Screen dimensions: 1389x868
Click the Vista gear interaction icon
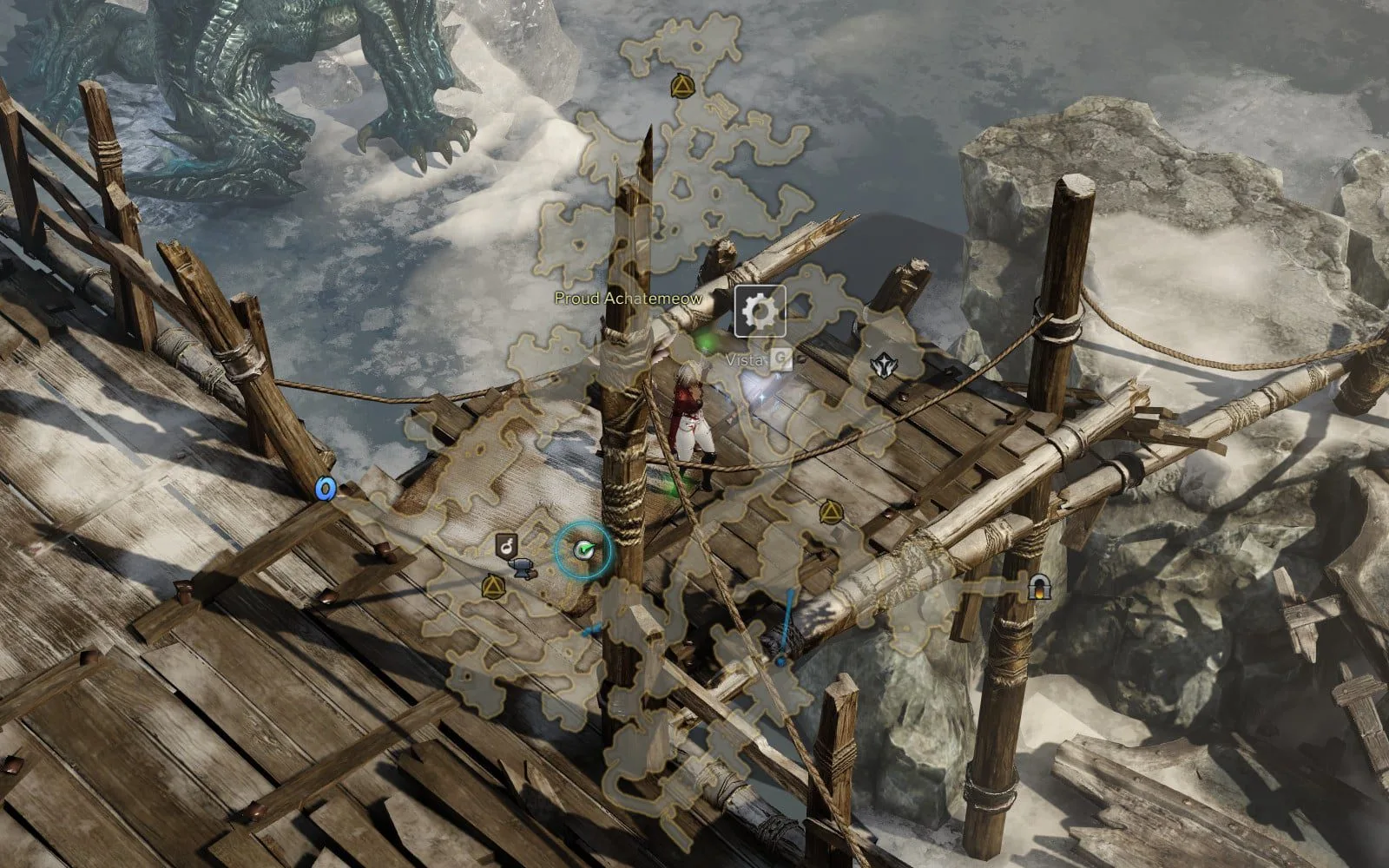click(x=760, y=310)
